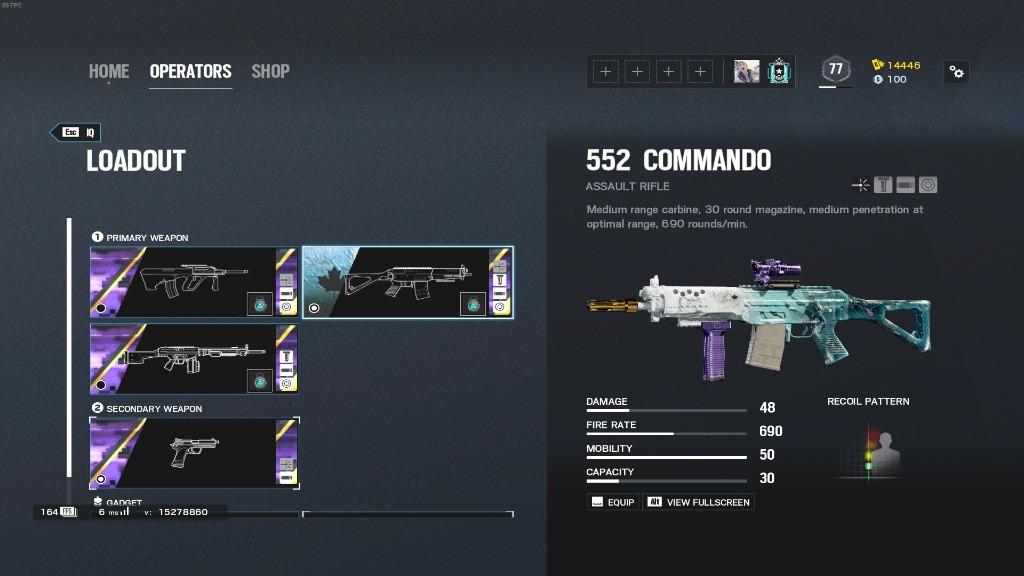
Task: Open the player profile avatar
Action: click(x=746, y=72)
